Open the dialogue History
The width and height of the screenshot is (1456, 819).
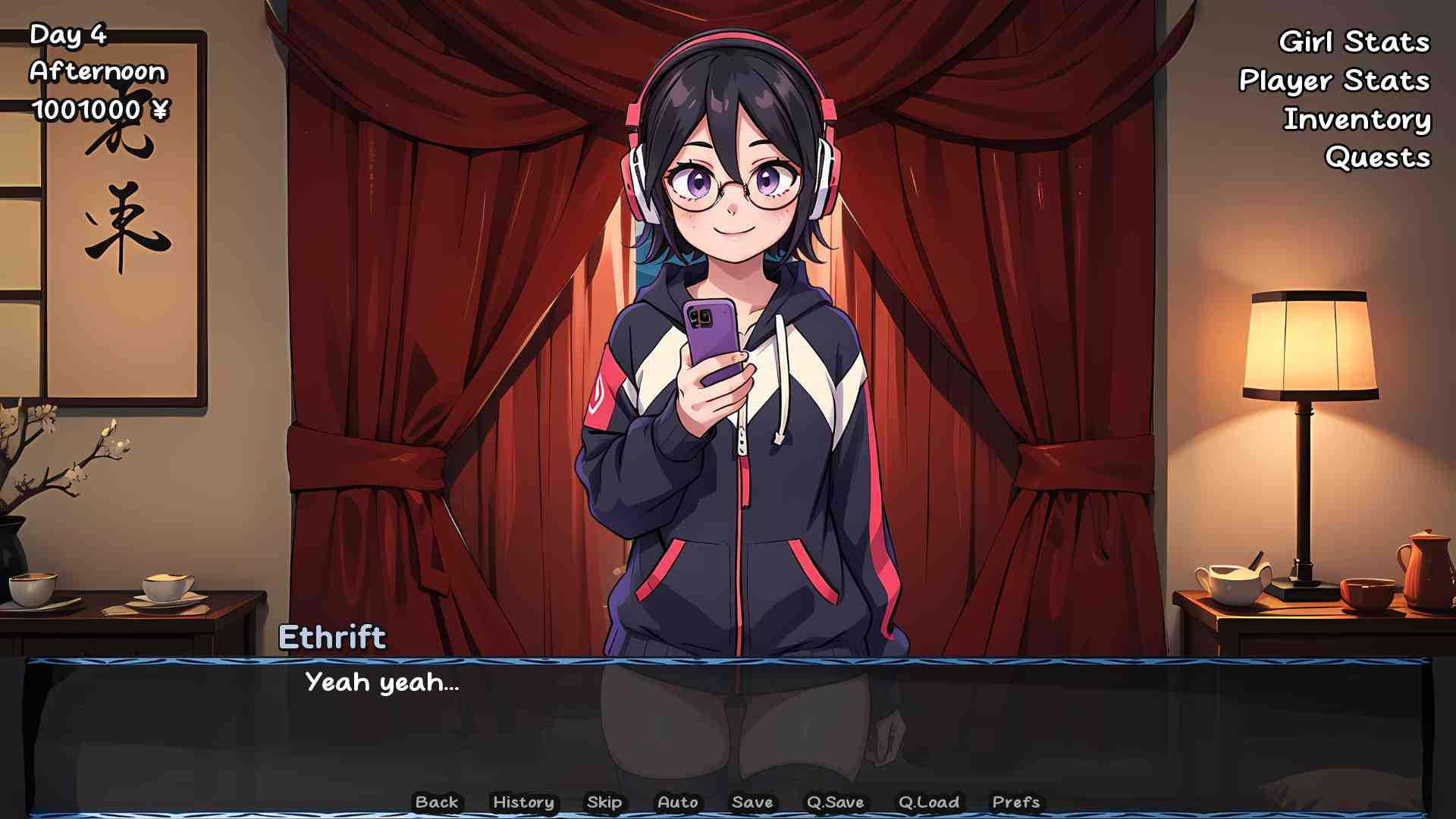(x=523, y=802)
